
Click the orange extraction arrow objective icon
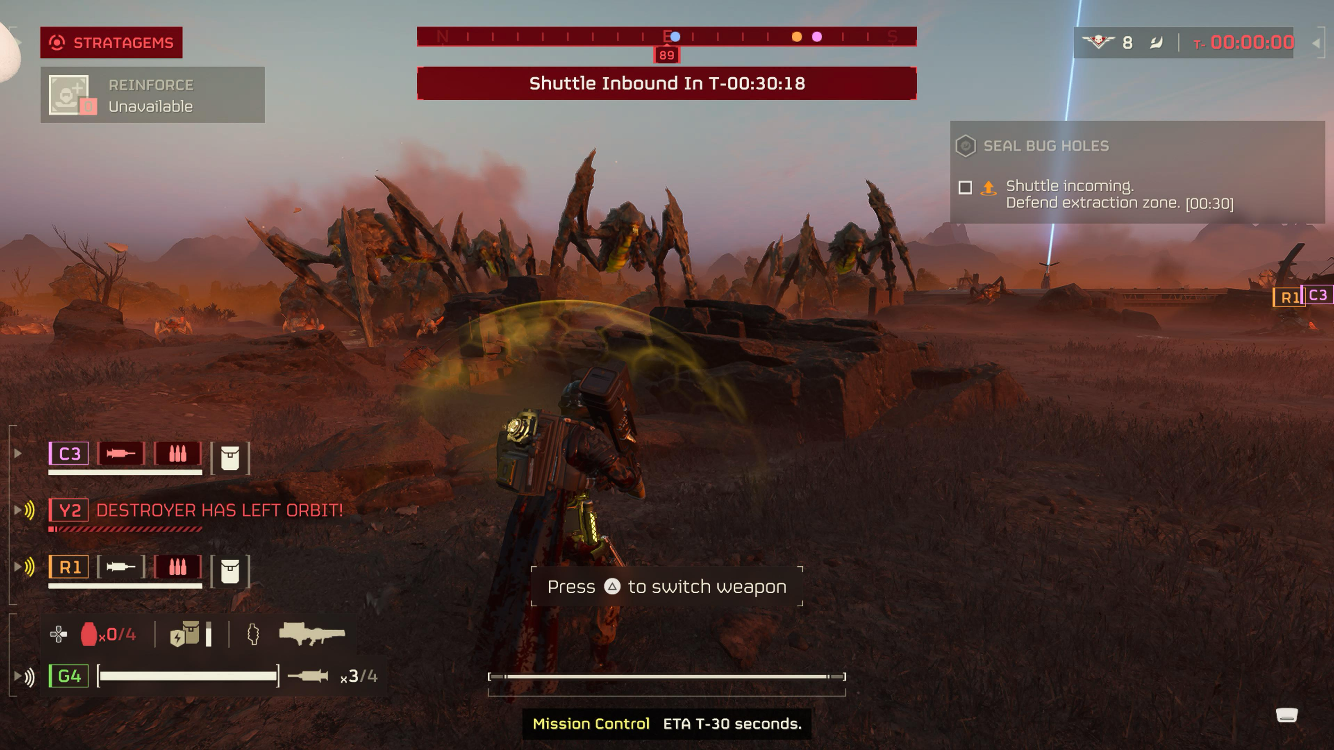(989, 187)
